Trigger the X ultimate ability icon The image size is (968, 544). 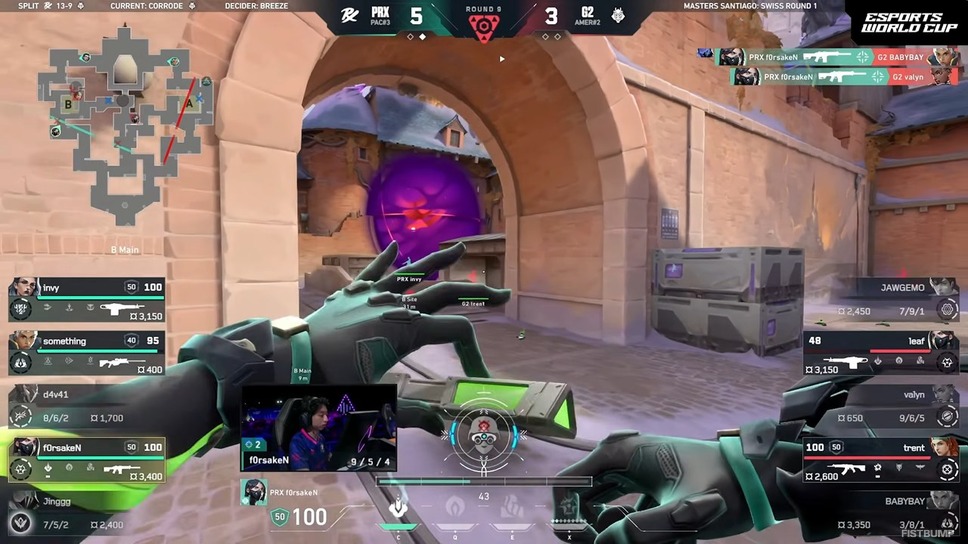567,507
